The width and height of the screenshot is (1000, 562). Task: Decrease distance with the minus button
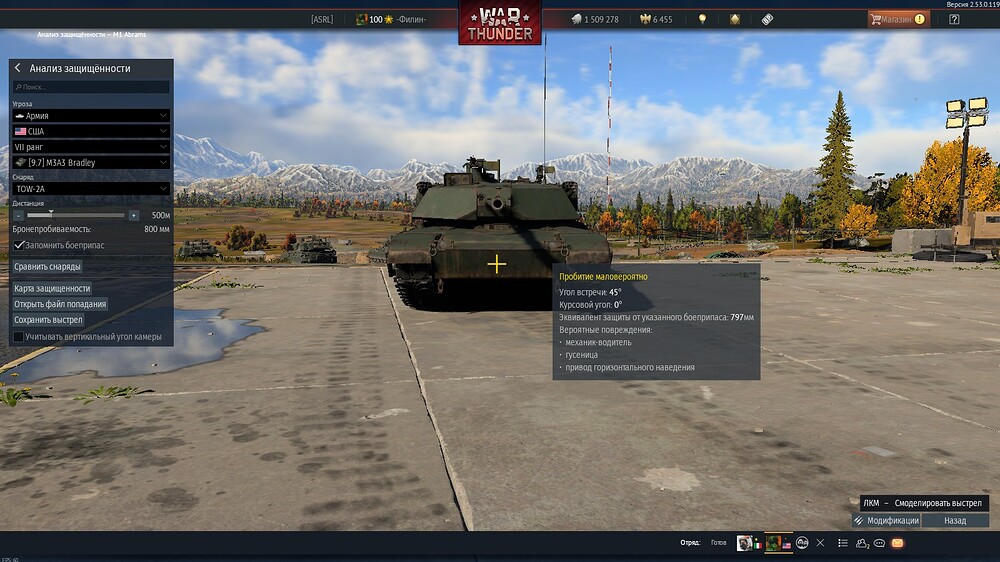pos(18,215)
